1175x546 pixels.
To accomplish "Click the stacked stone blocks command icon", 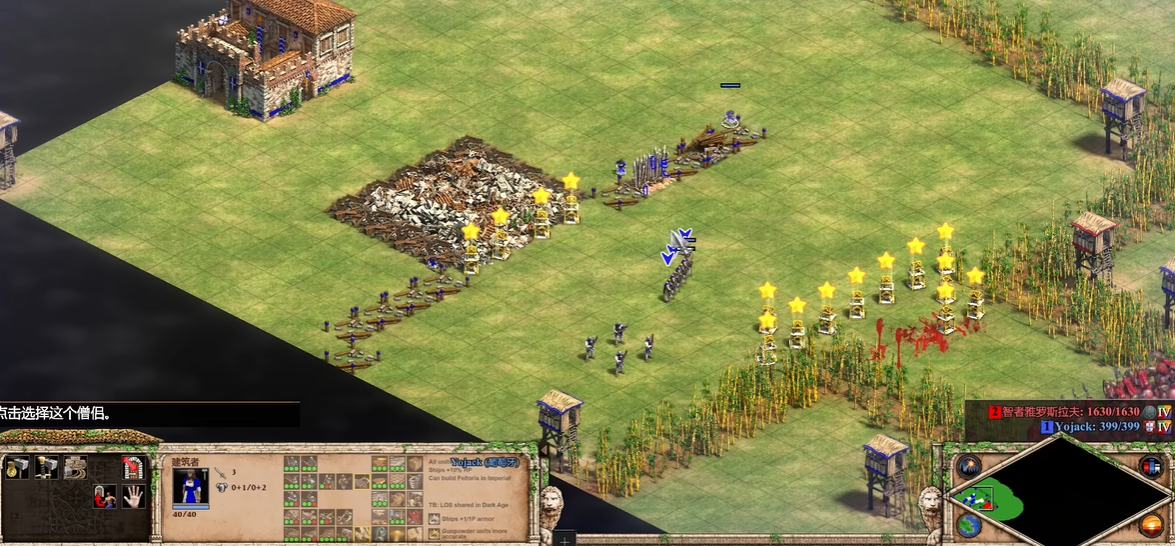I will point(75,467).
